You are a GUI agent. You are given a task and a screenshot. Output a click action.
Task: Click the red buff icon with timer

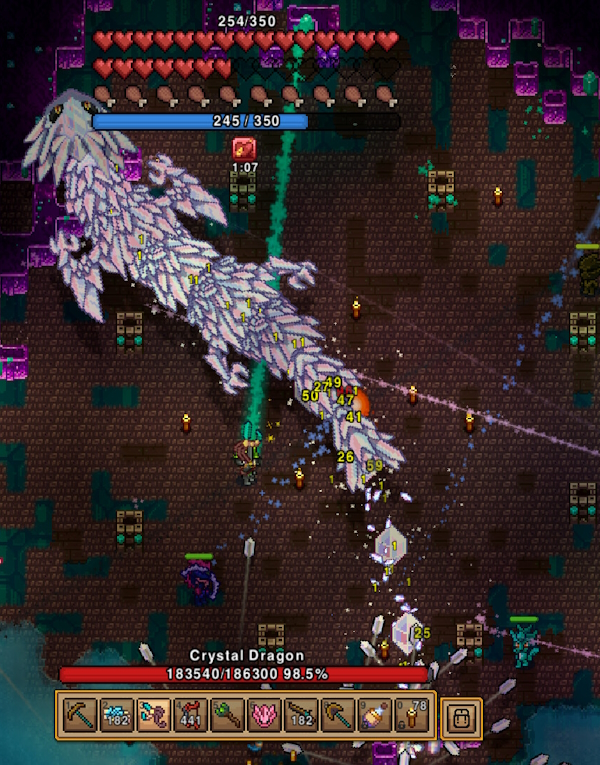click(x=244, y=149)
